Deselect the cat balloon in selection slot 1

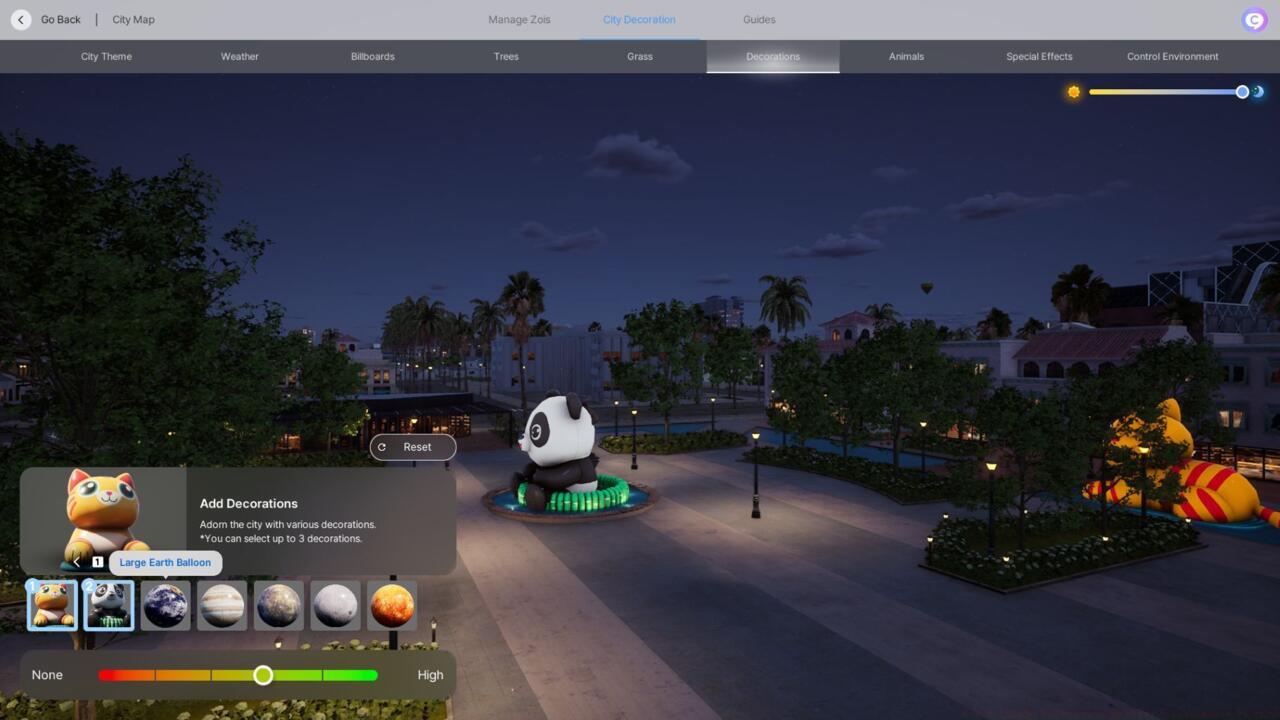tap(51, 605)
